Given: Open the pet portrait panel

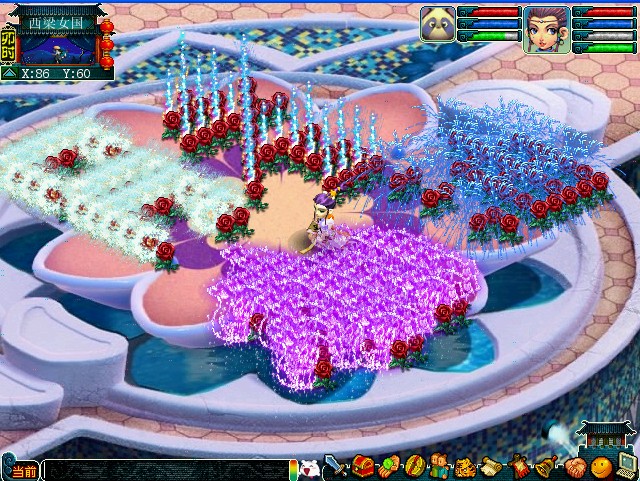Looking at the screenshot, I should (x=437, y=23).
